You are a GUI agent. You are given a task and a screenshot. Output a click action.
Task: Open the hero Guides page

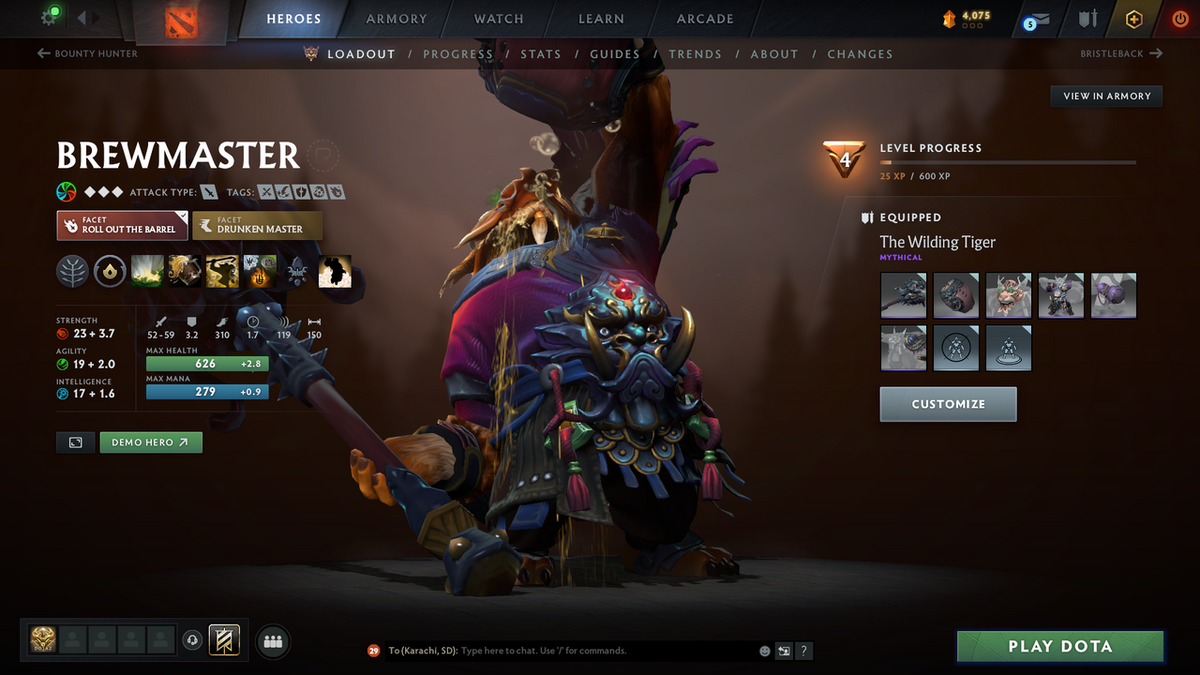[614, 54]
